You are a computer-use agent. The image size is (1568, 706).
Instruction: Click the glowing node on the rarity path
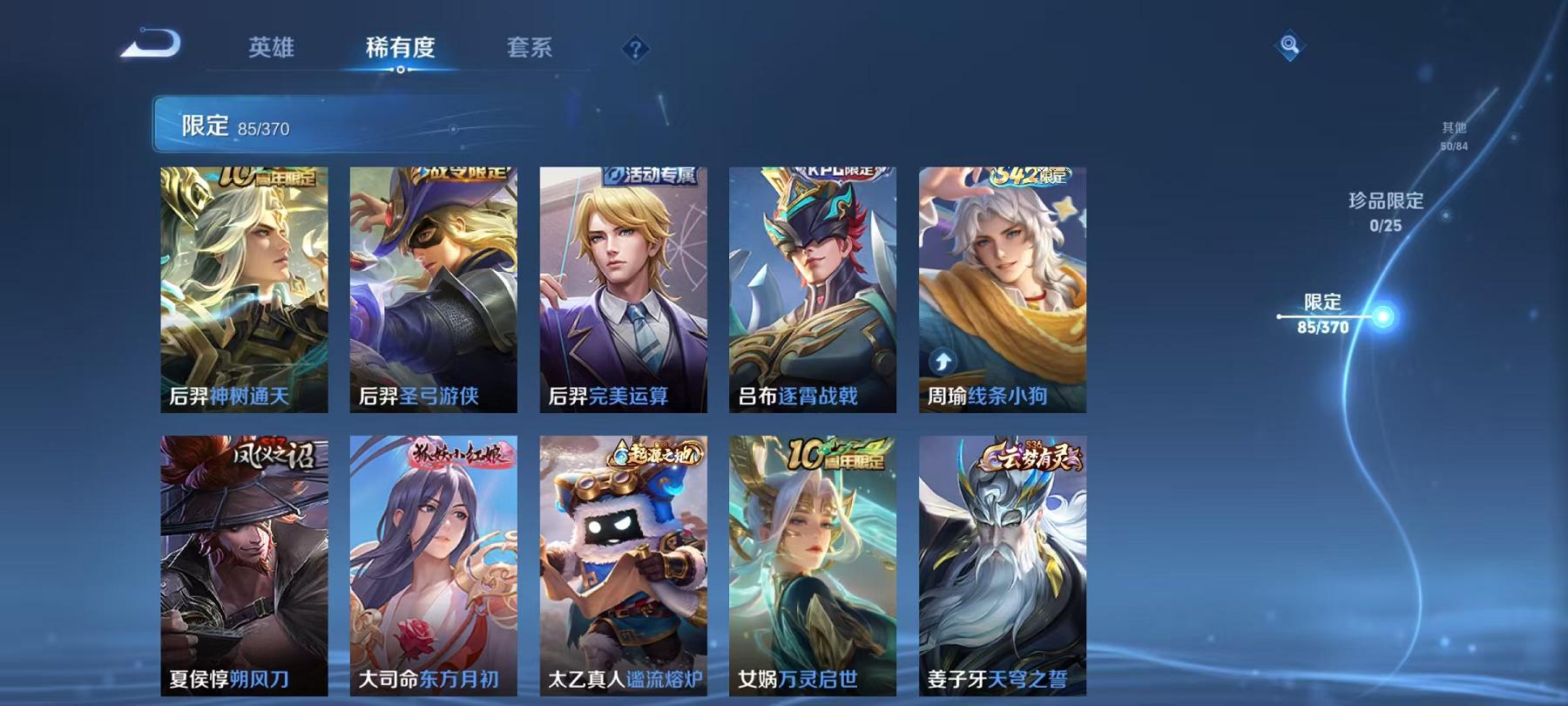tap(1383, 318)
